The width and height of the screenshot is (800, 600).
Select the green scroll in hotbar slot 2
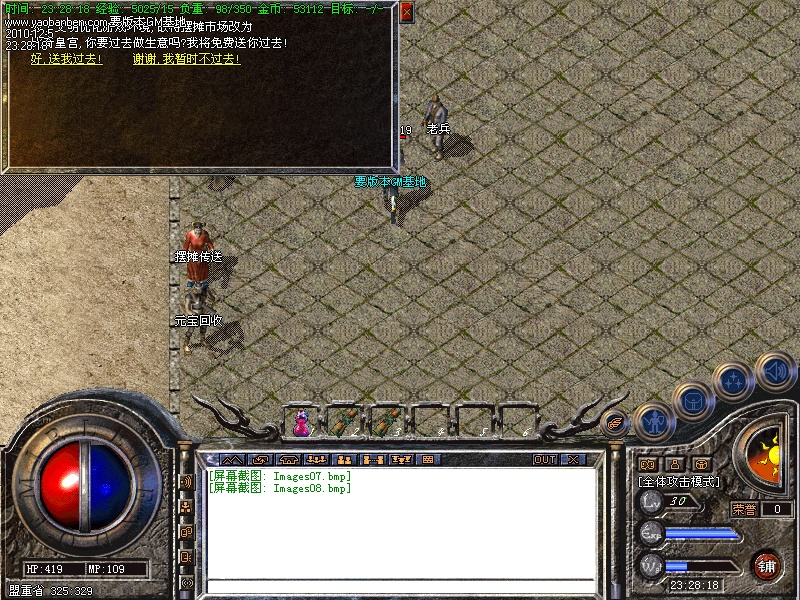pos(343,423)
